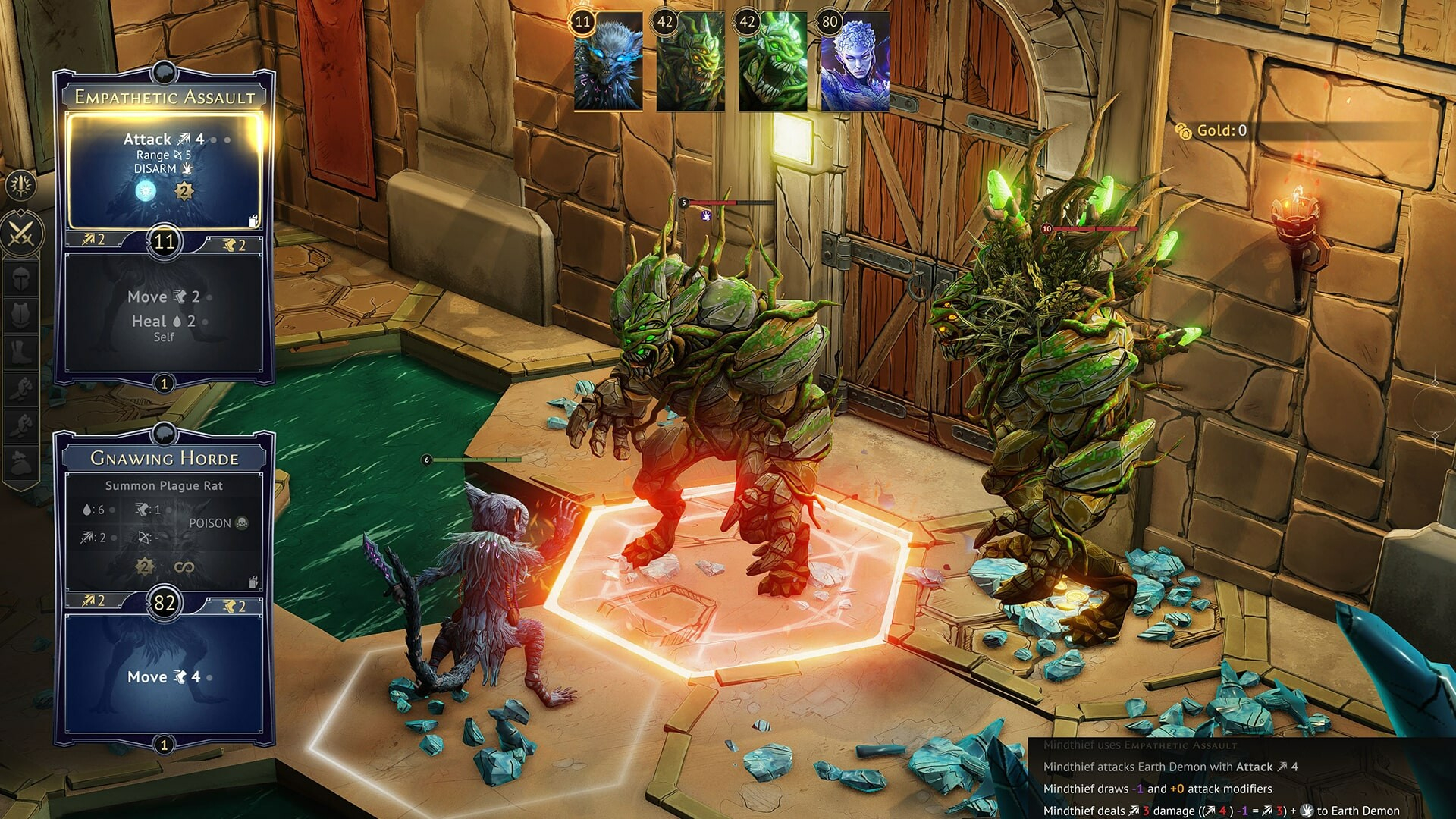Image resolution: width=1456 pixels, height=819 pixels.
Task: Open the small item pouch slot
Action: tap(21, 461)
